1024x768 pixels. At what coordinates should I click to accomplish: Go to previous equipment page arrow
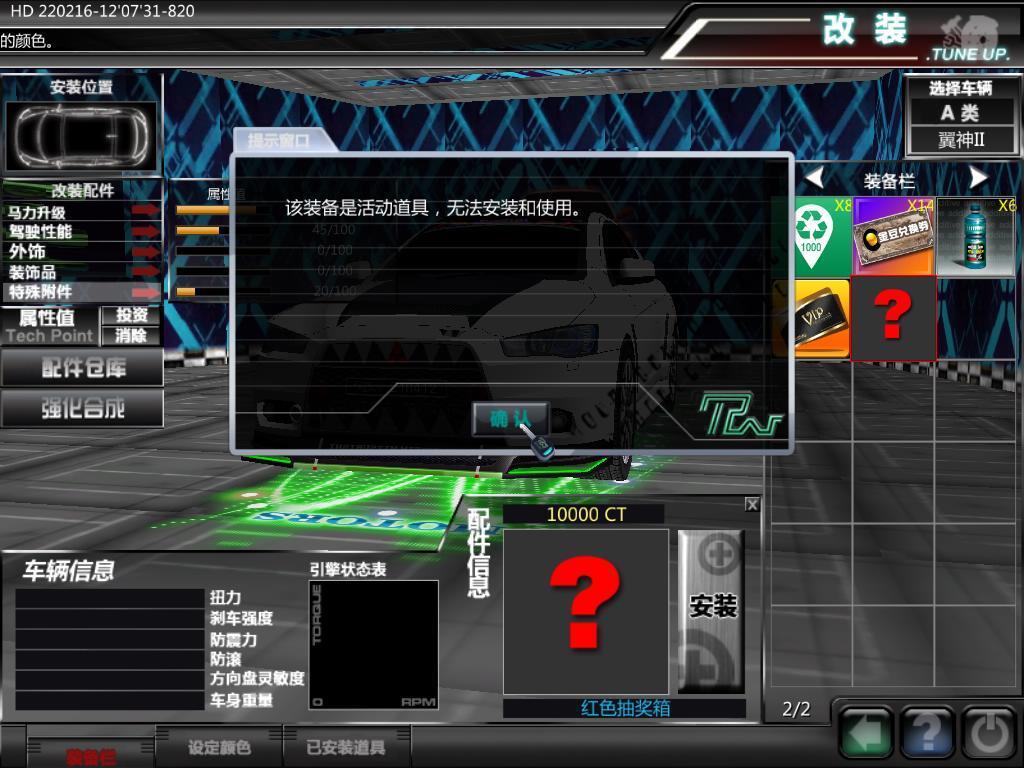[815, 179]
